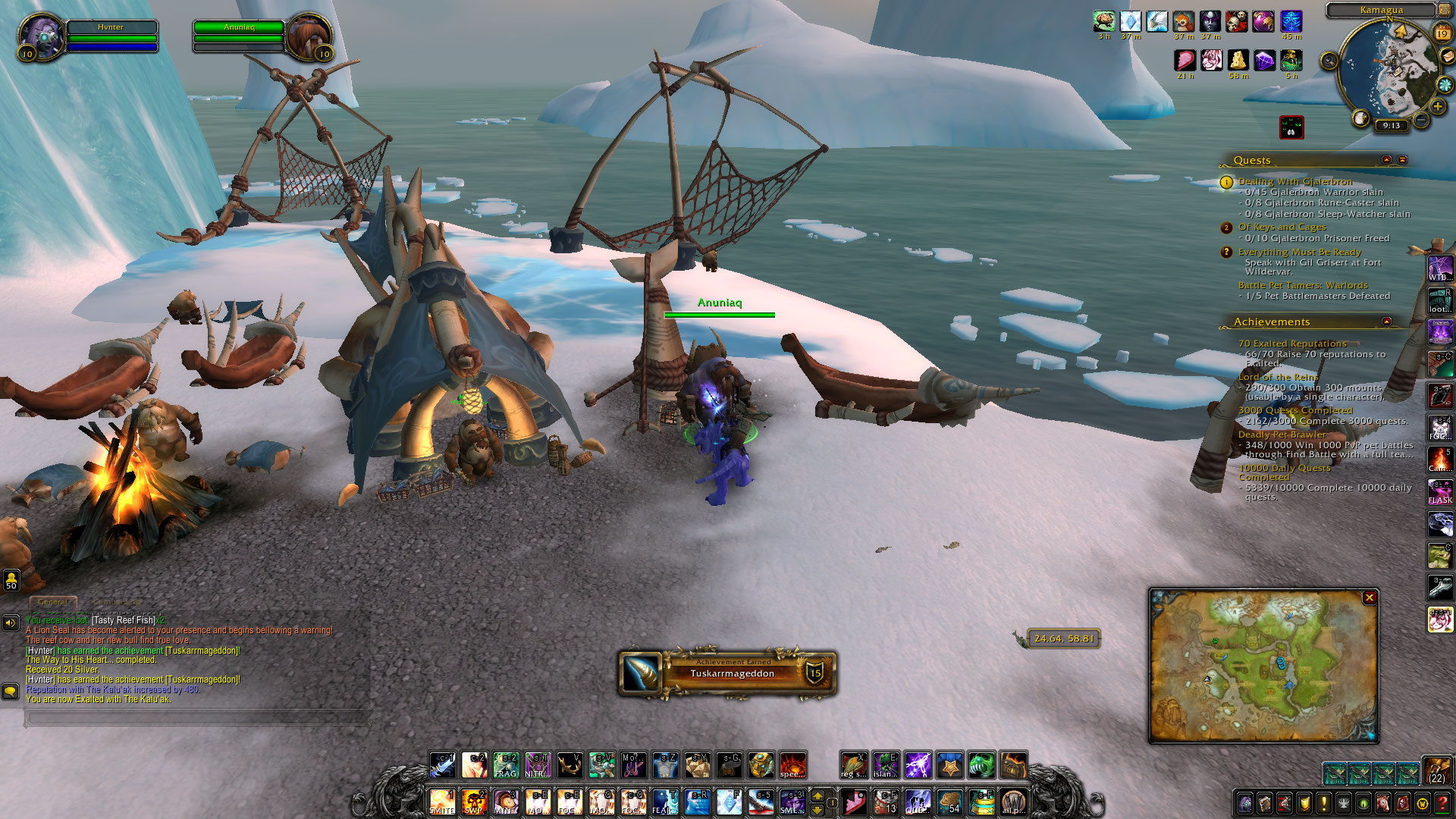Screen dimensions: 1456x819
Task: Click the Tuskarrmageddon achievement earned alert
Action: (728, 673)
